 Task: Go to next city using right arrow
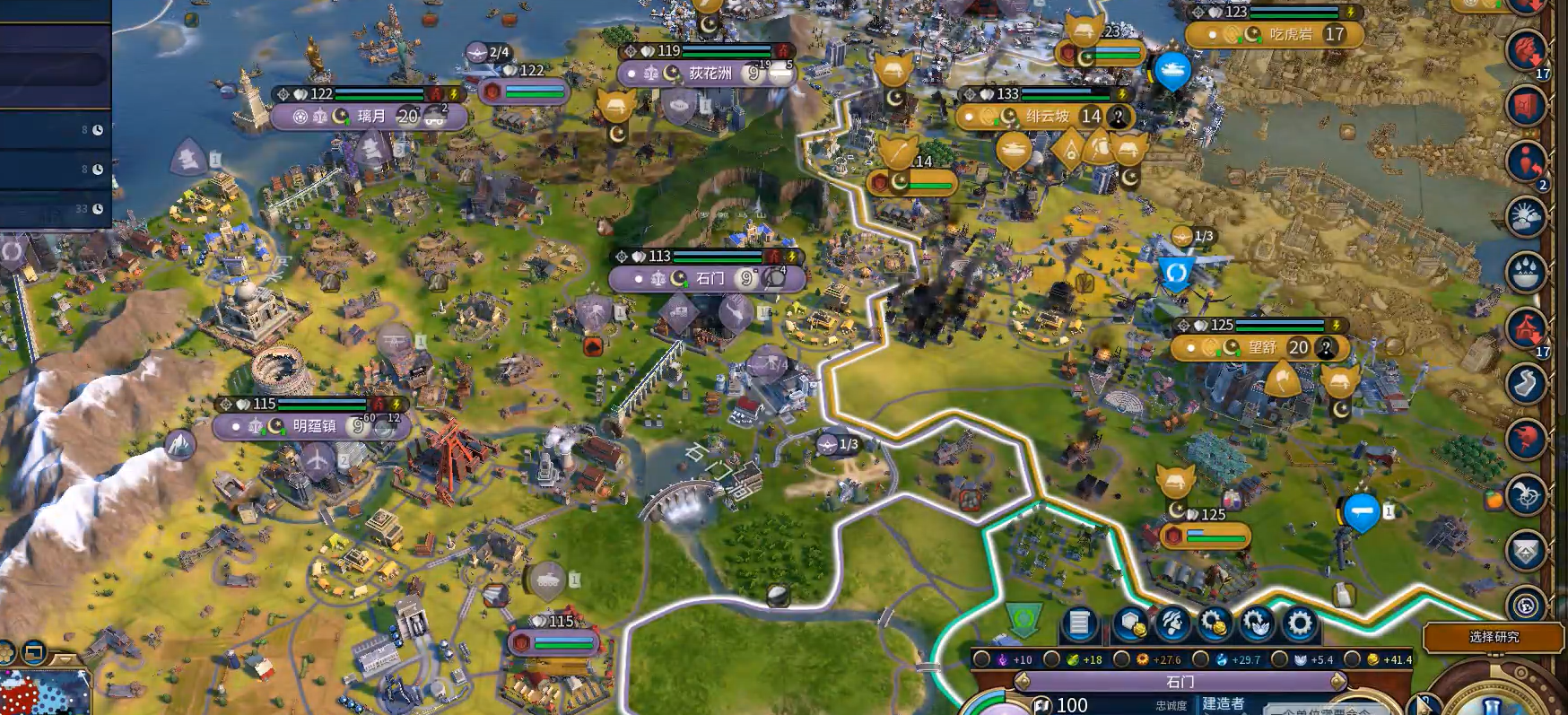pyautogui.click(x=1337, y=682)
